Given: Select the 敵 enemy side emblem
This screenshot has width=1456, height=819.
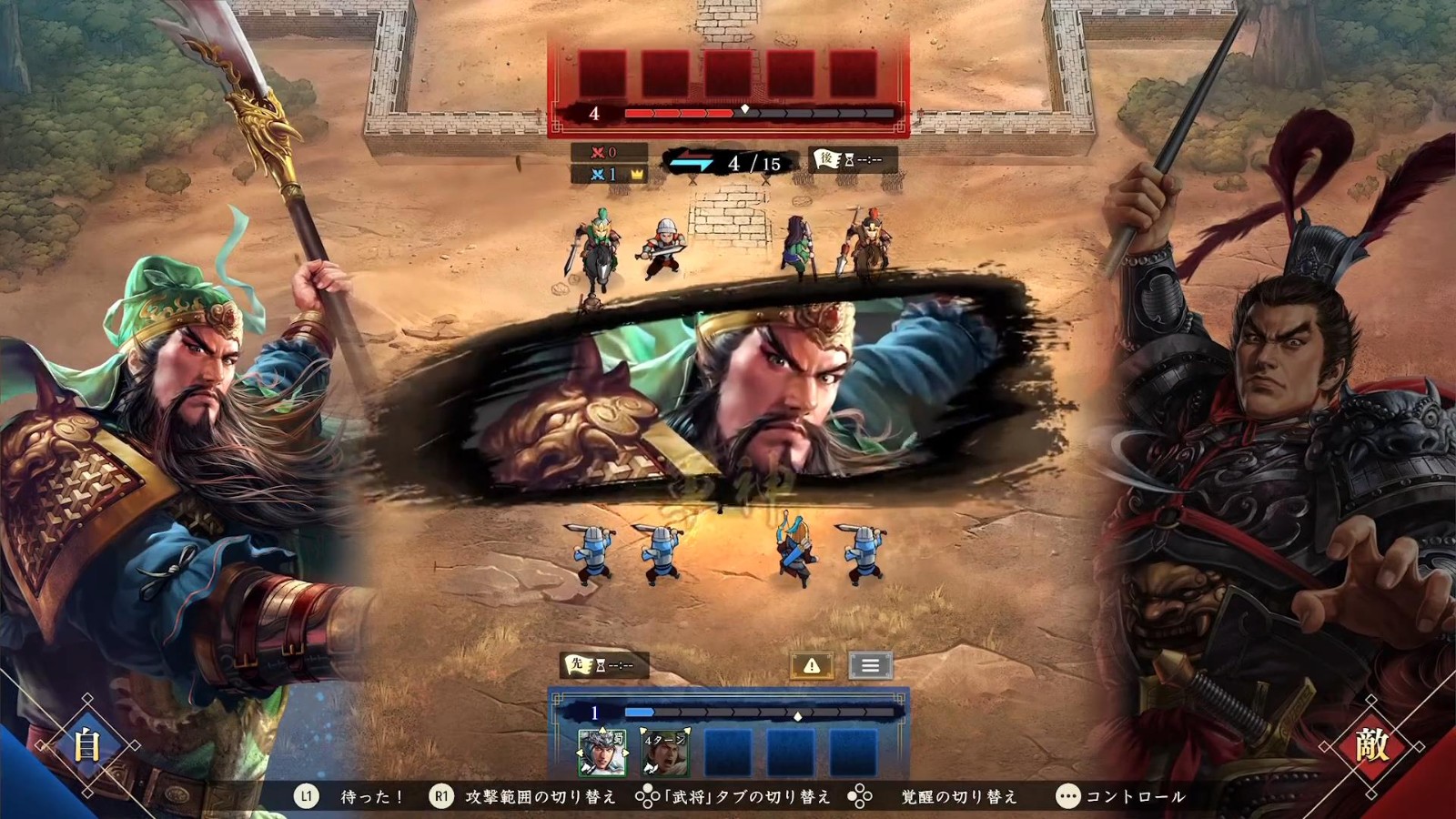Looking at the screenshot, I should click(x=1371, y=745).
